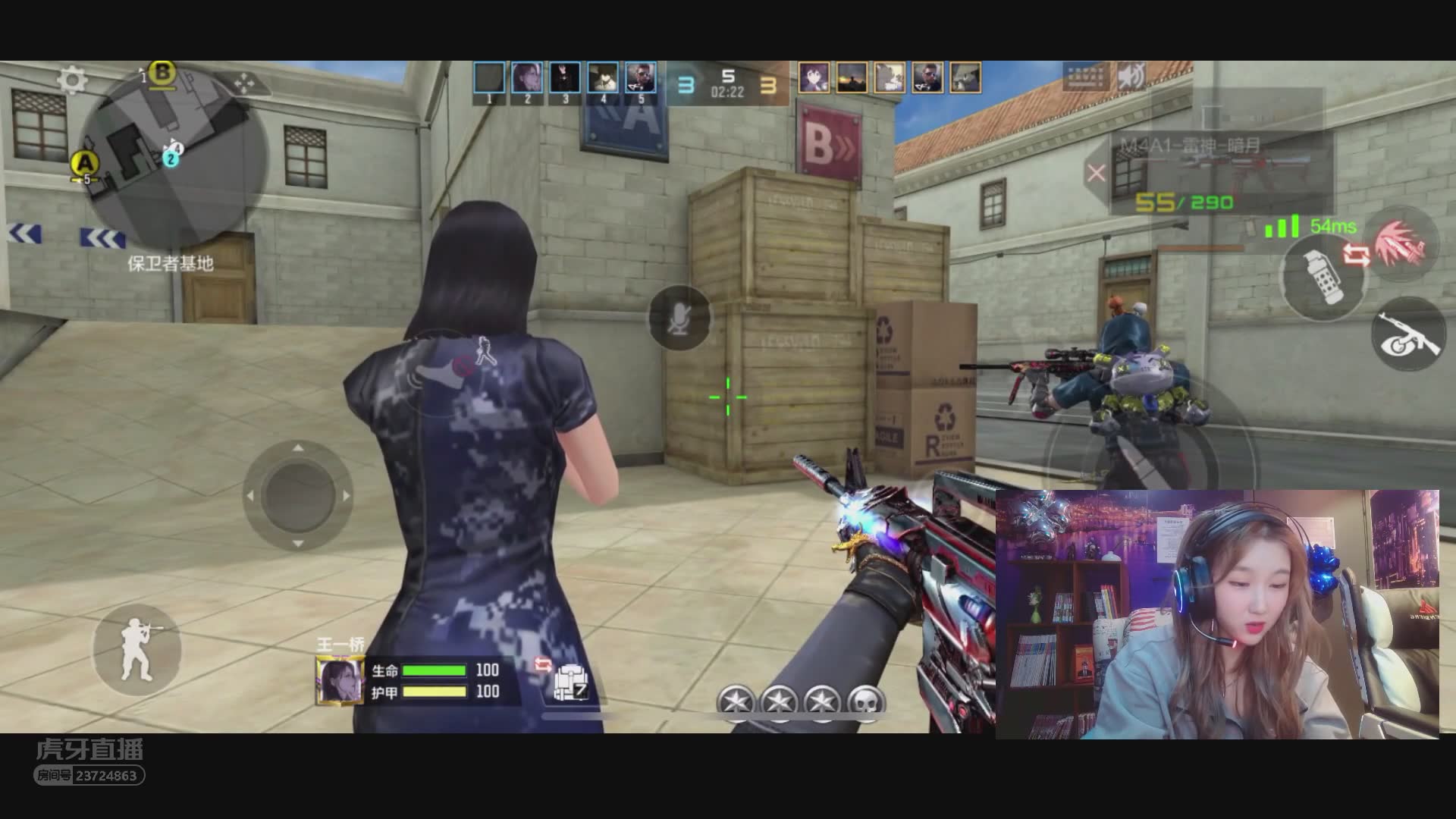1456x819 pixels.
Task: Open the gear settings menu
Action: (73, 80)
